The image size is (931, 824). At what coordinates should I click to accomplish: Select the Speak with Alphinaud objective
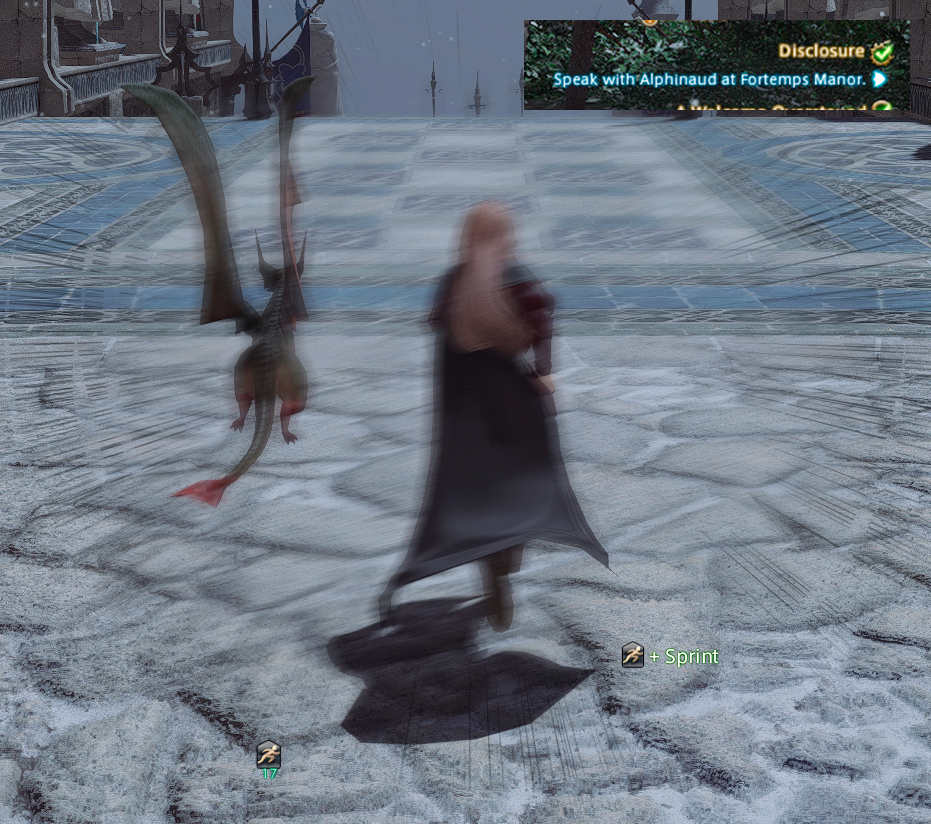point(709,79)
